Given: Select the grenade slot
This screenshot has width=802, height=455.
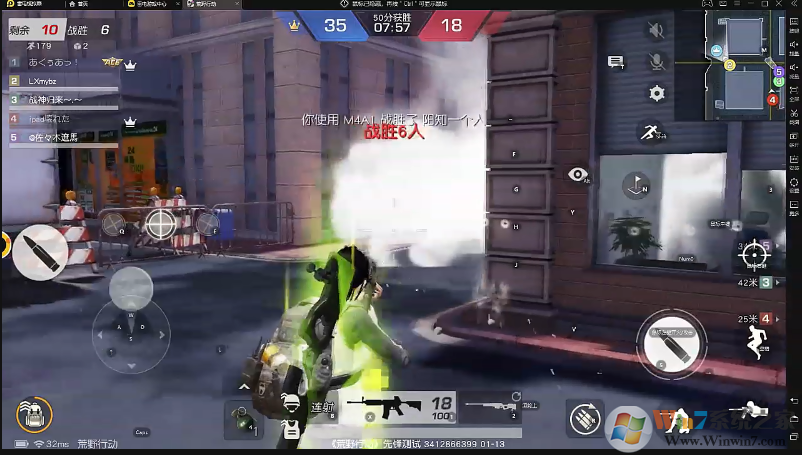Looking at the screenshot, I should (240, 415).
